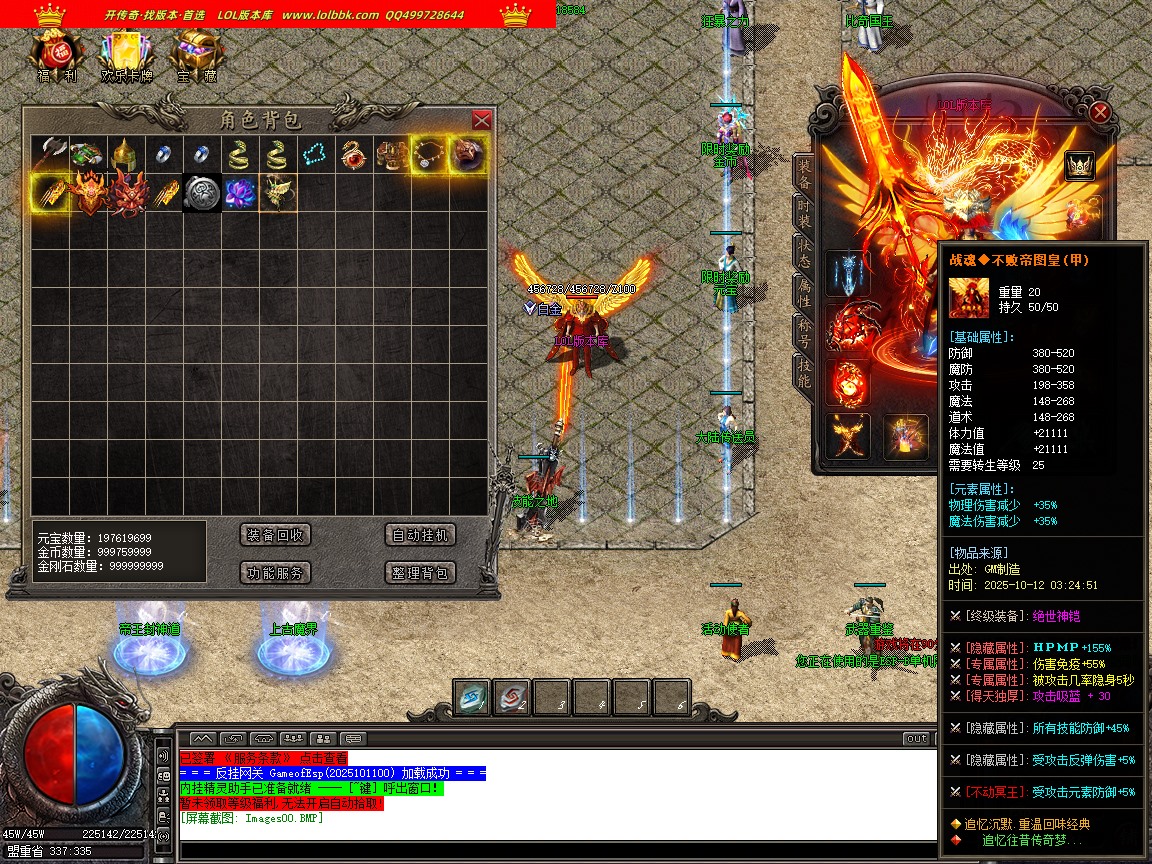Screen dimensions: 1152x864
Task: Click the 装备回收 button
Action: click(276, 535)
